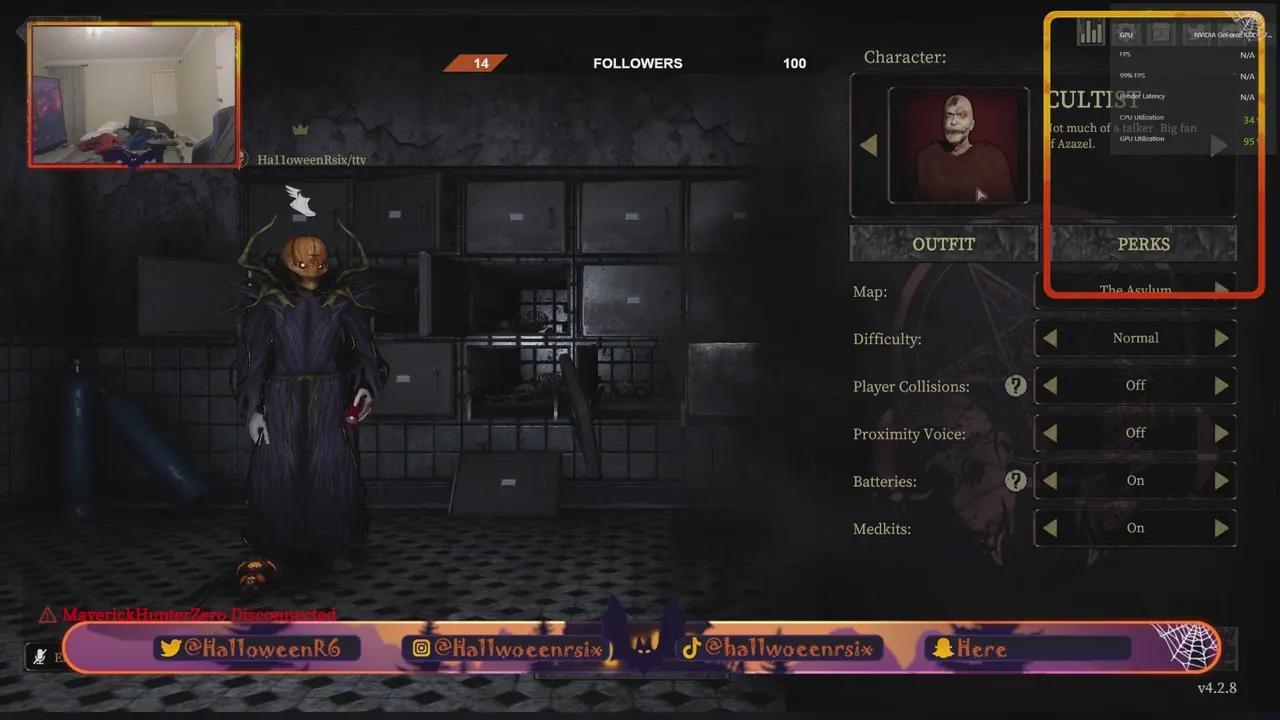The height and width of the screenshot is (720, 1280).
Task: Click the crown icon beside Ha11oweenRsix/ttv
Action: tap(298, 130)
